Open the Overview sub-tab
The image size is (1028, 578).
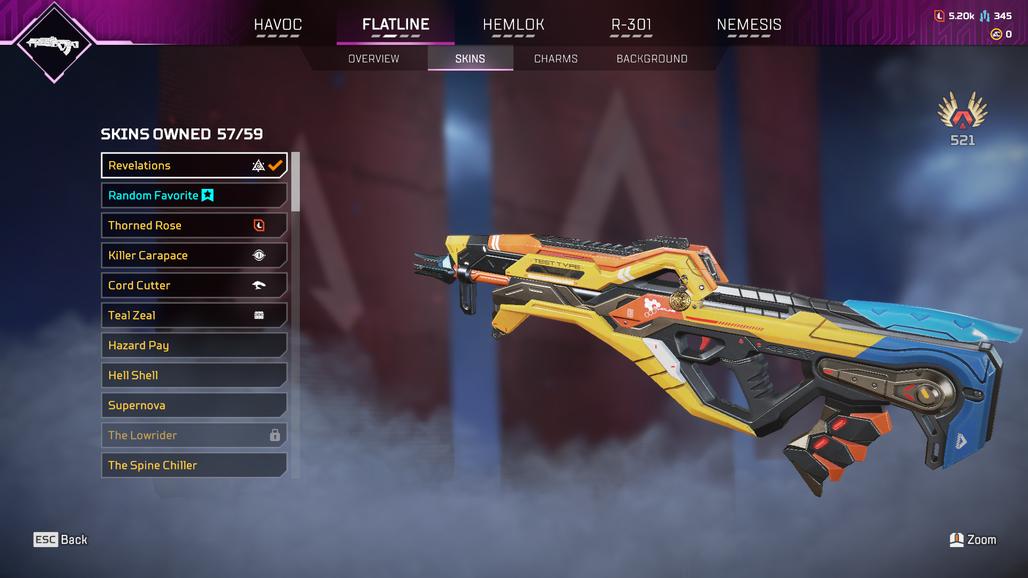[x=373, y=59]
